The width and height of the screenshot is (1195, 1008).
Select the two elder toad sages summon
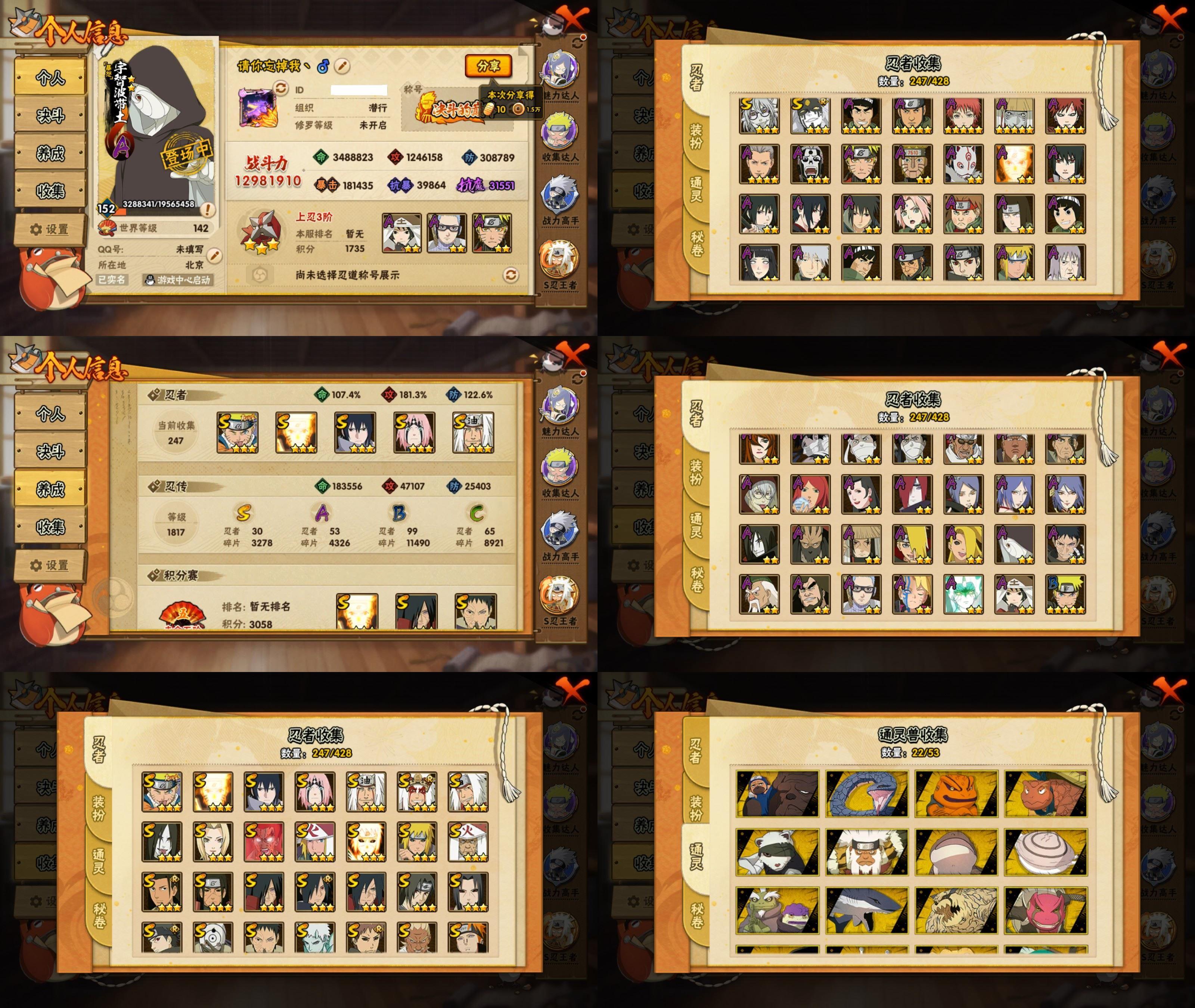777,910
